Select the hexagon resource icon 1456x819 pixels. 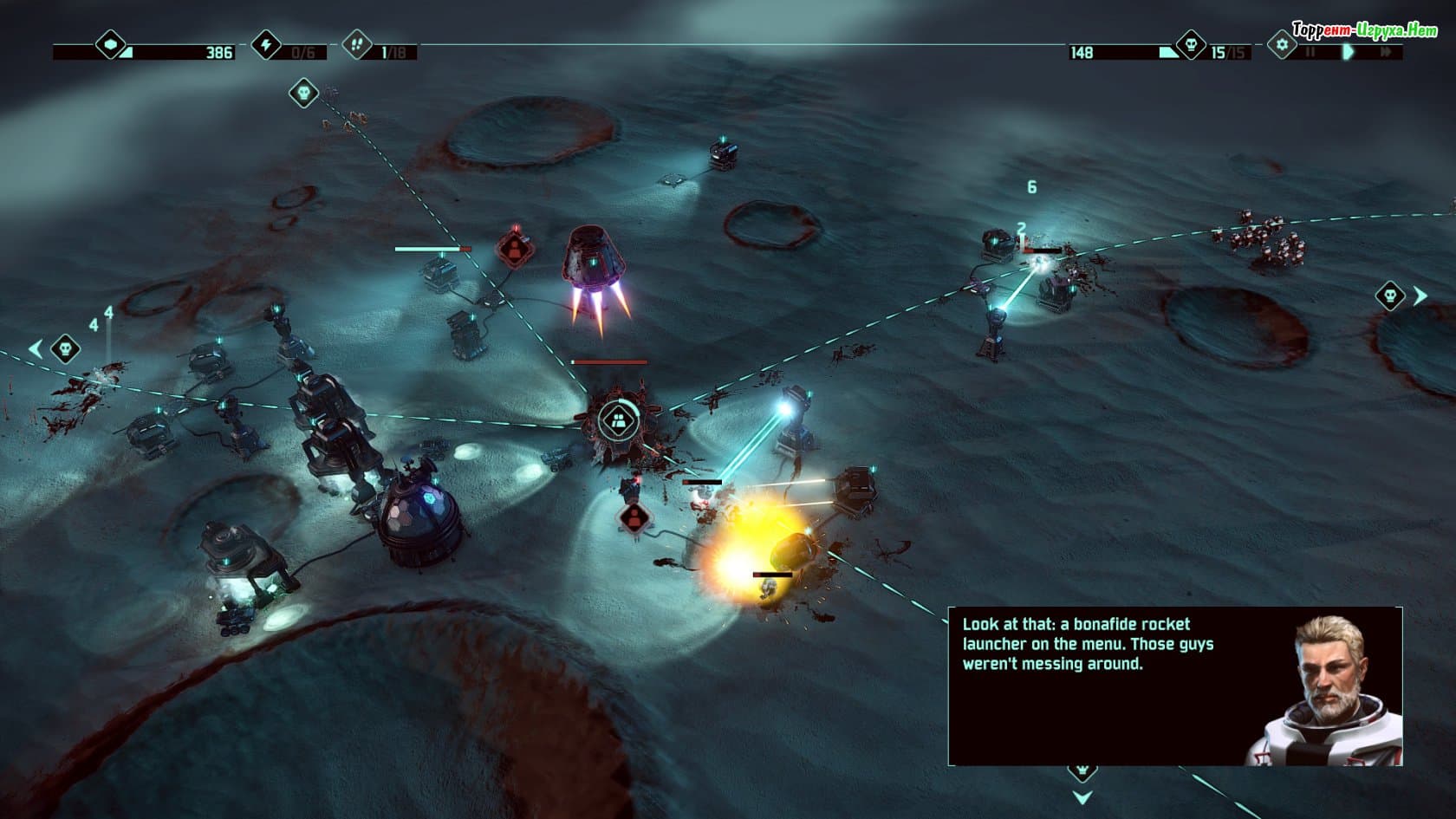(x=110, y=43)
